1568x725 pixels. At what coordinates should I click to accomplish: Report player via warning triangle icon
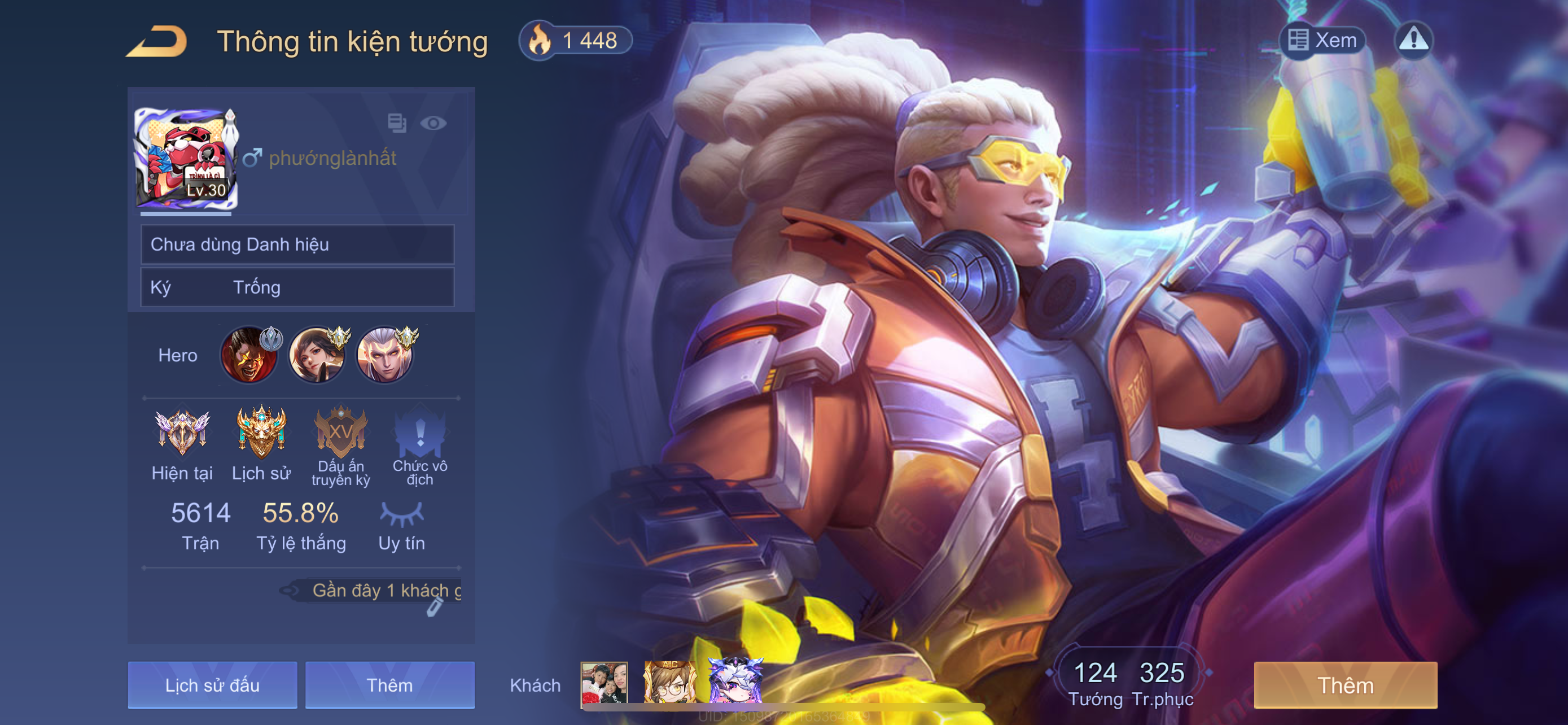point(1413,40)
